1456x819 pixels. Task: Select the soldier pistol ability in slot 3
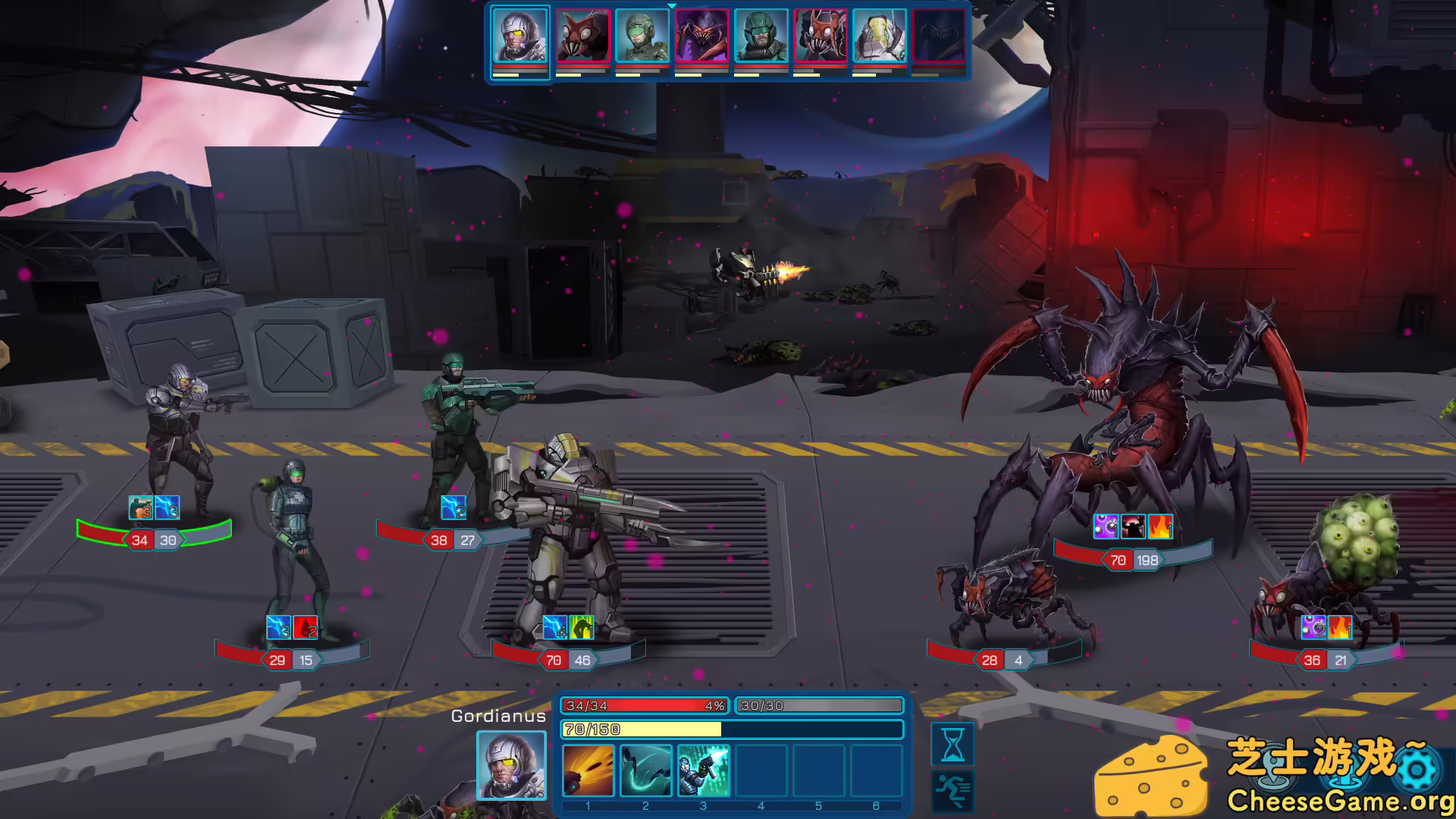(704, 770)
